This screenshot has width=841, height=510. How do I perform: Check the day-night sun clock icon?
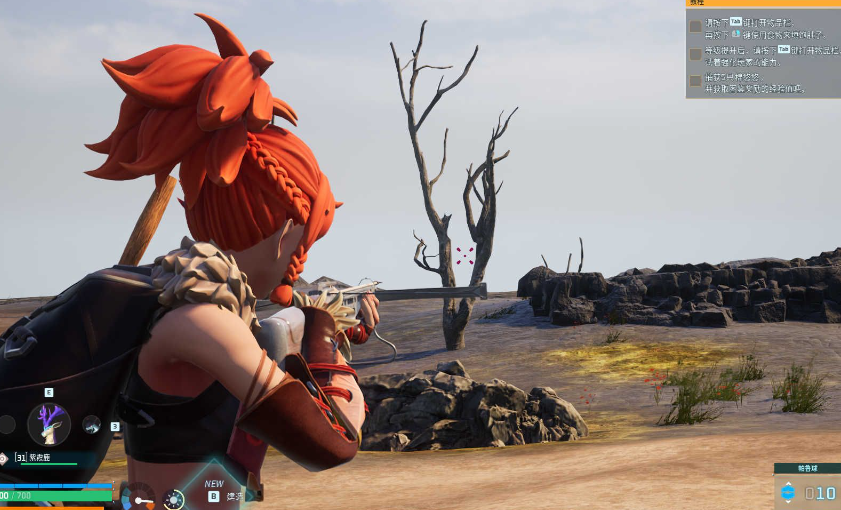[175, 498]
